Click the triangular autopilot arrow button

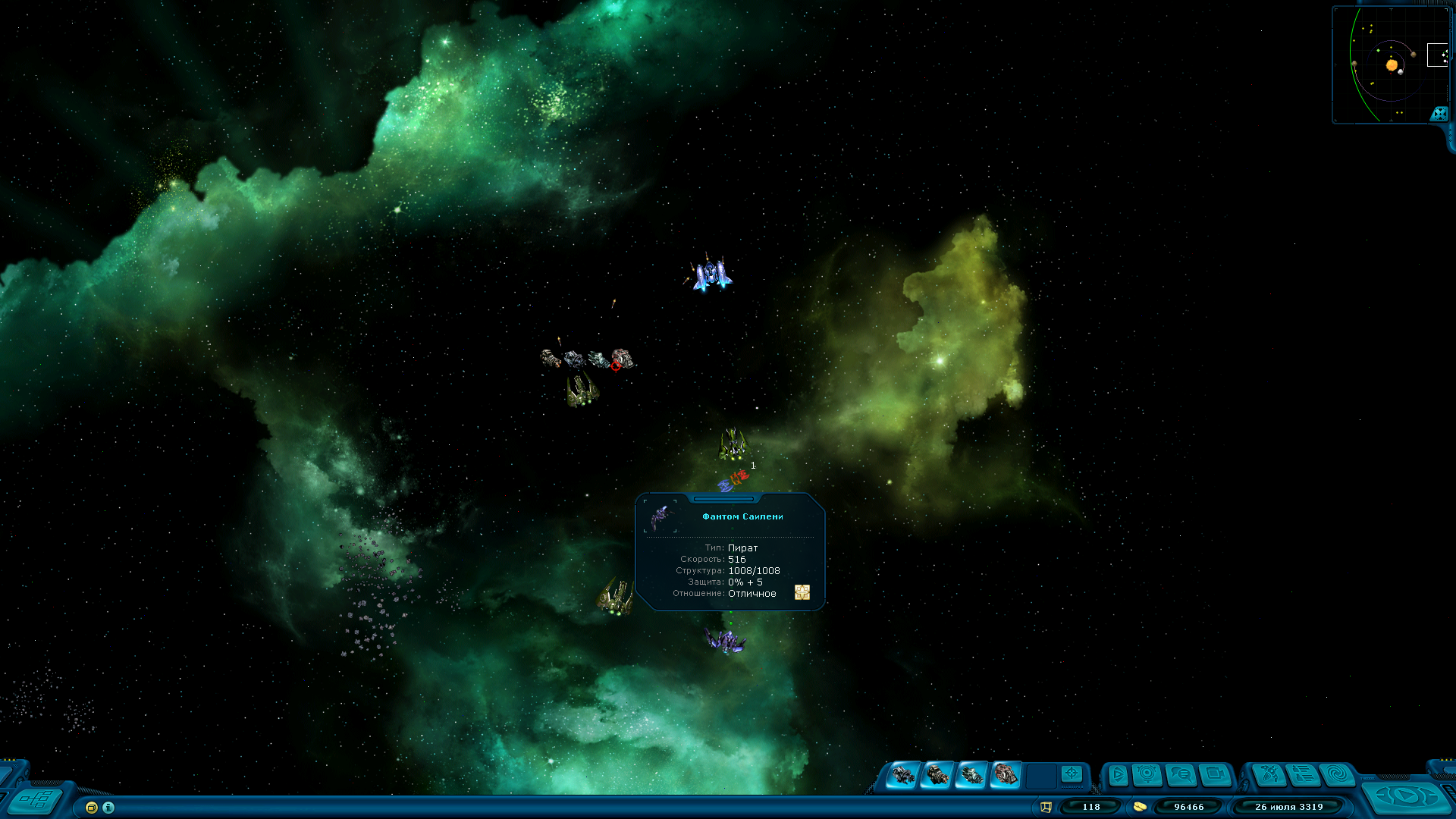tap(1117, 775)
